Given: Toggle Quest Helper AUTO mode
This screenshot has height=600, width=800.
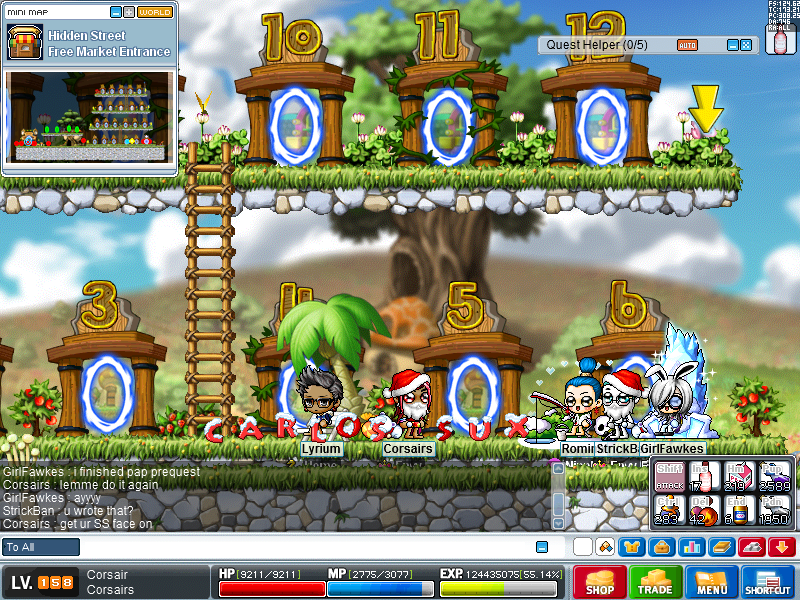Looking at the screenshot, I should point(687,45).
